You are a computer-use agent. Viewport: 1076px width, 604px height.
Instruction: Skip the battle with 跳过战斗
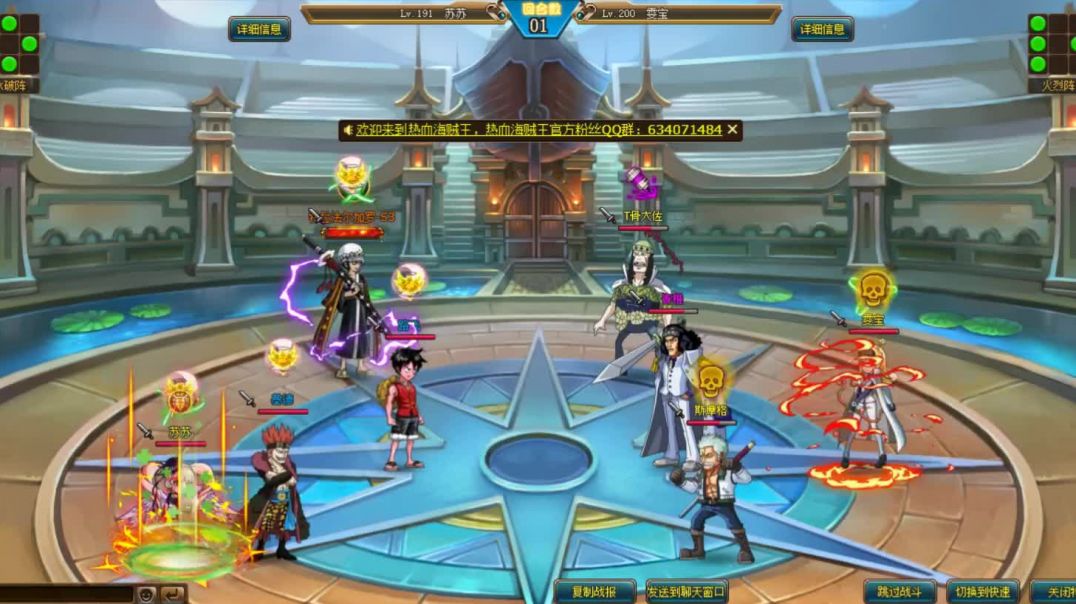point(900,592)
